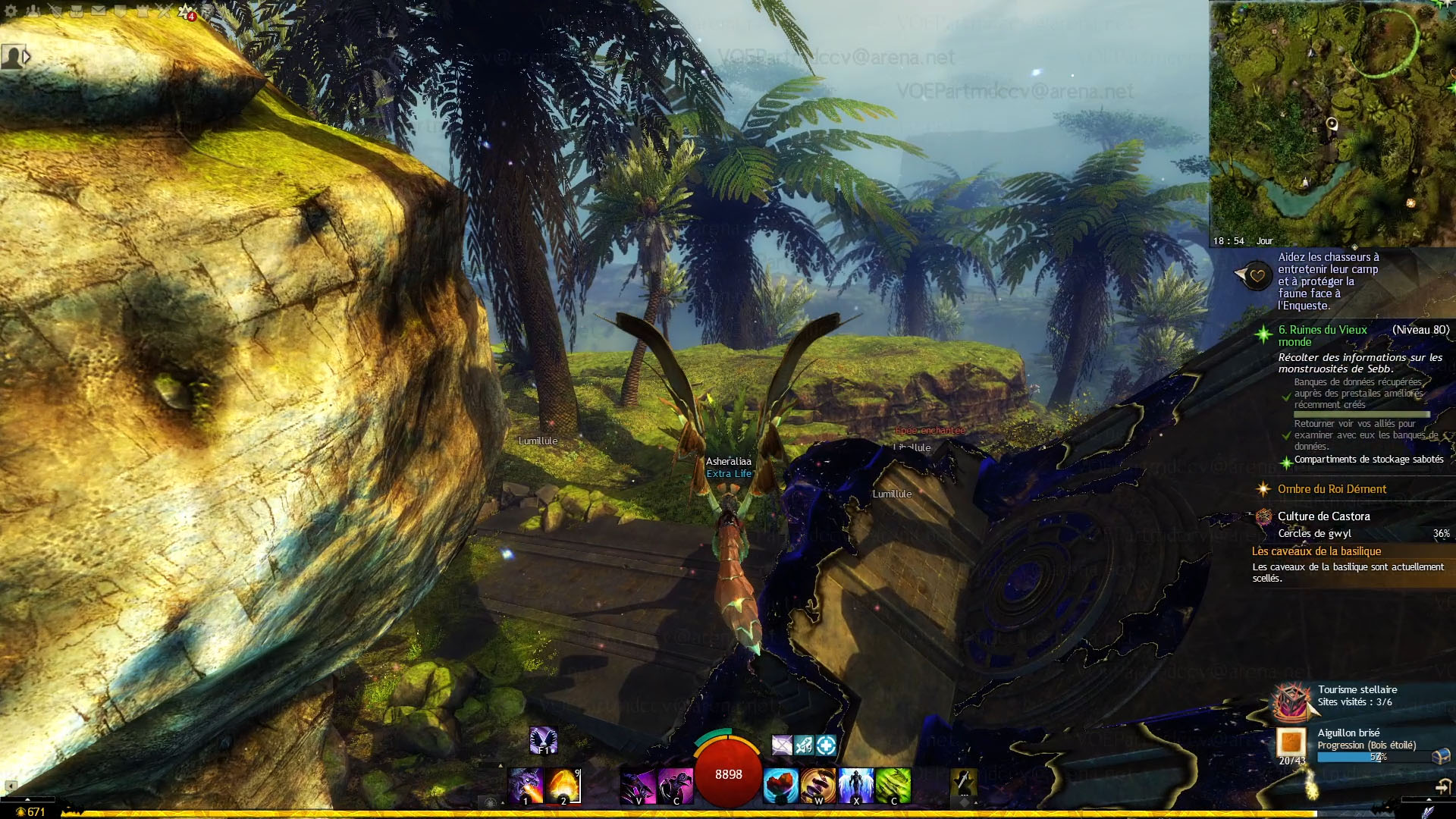
Task: Select the Ombre du Roi Dément objective
Action: point(1332,489)
